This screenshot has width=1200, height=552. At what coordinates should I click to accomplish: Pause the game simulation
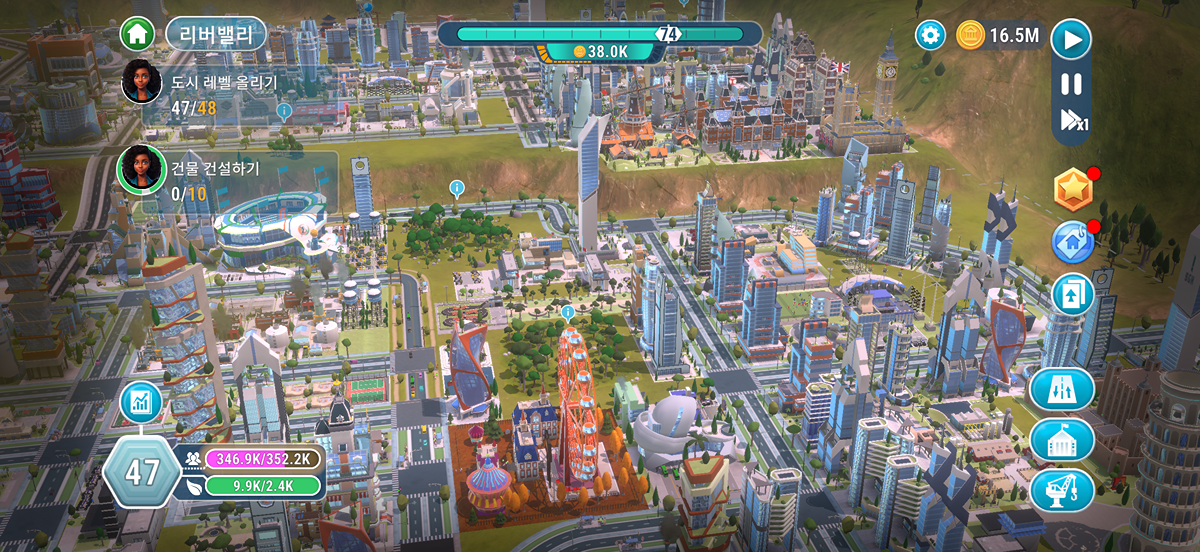tap(1071, 85)
